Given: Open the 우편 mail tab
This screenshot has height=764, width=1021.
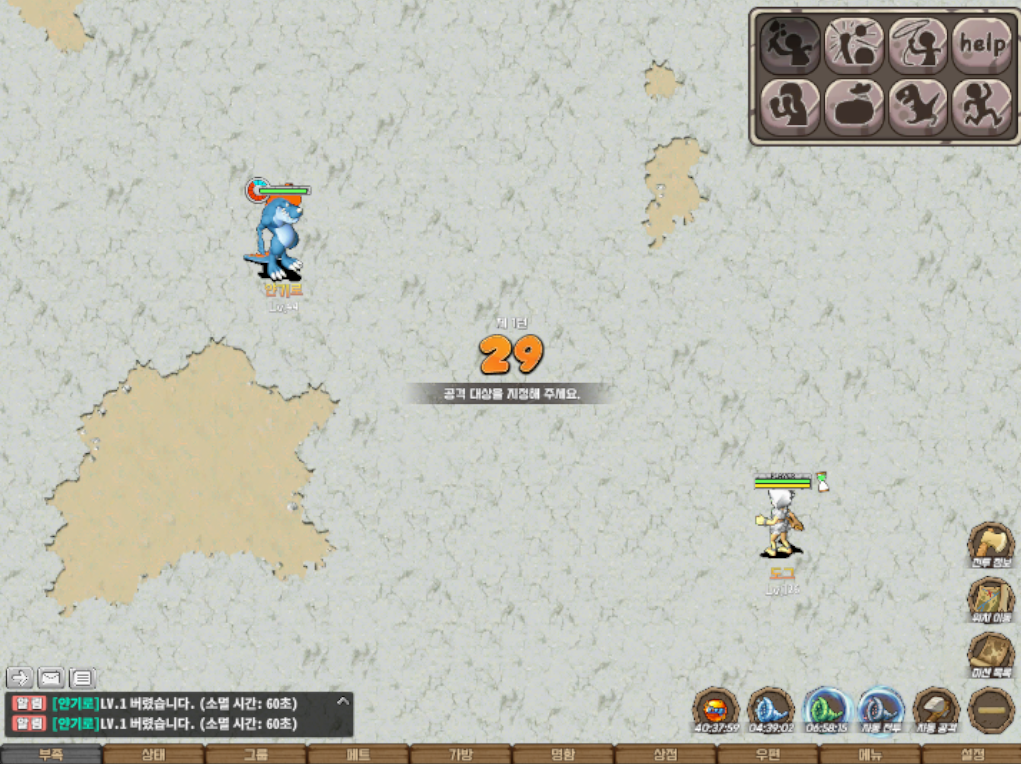Looking at the screenshot, I should pos(767,754).
